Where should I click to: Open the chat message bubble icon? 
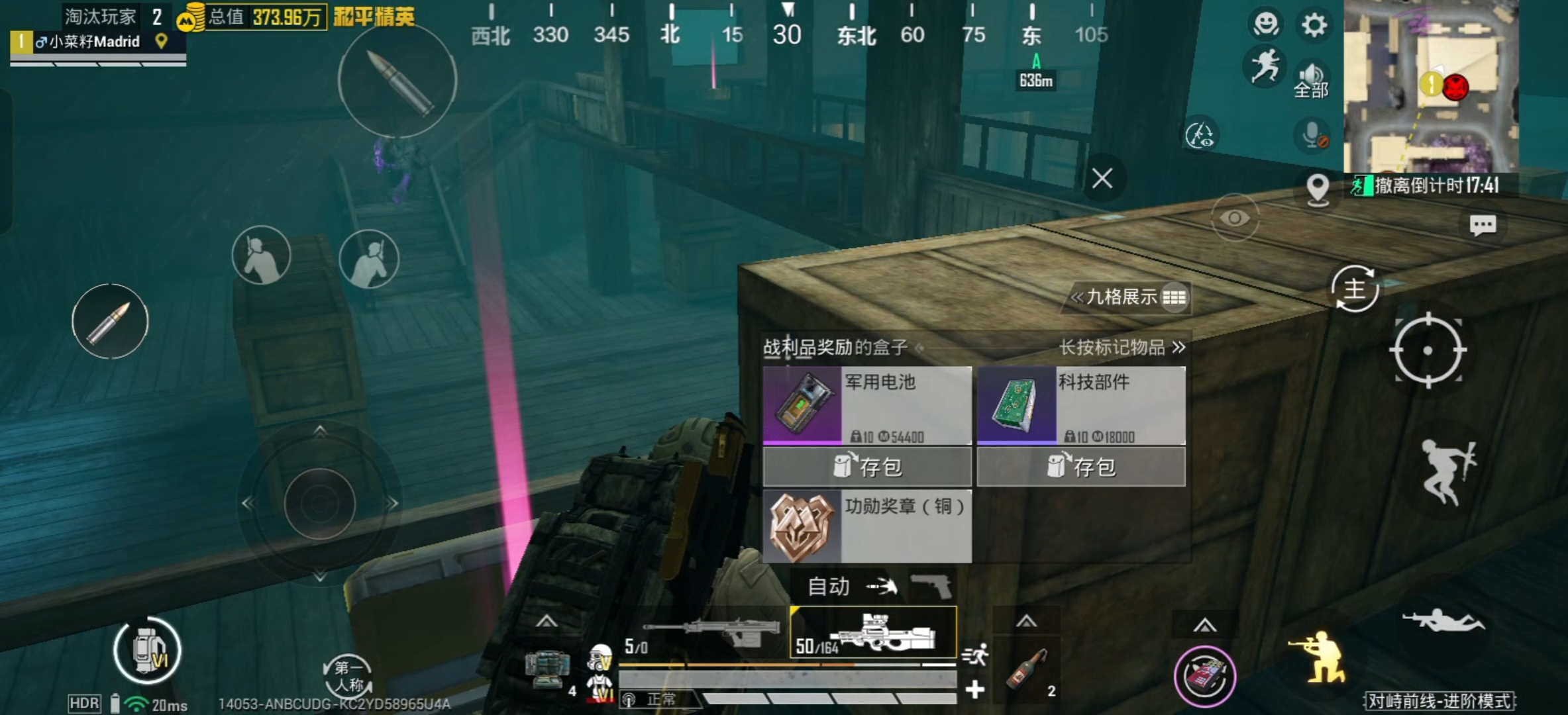1484,225
